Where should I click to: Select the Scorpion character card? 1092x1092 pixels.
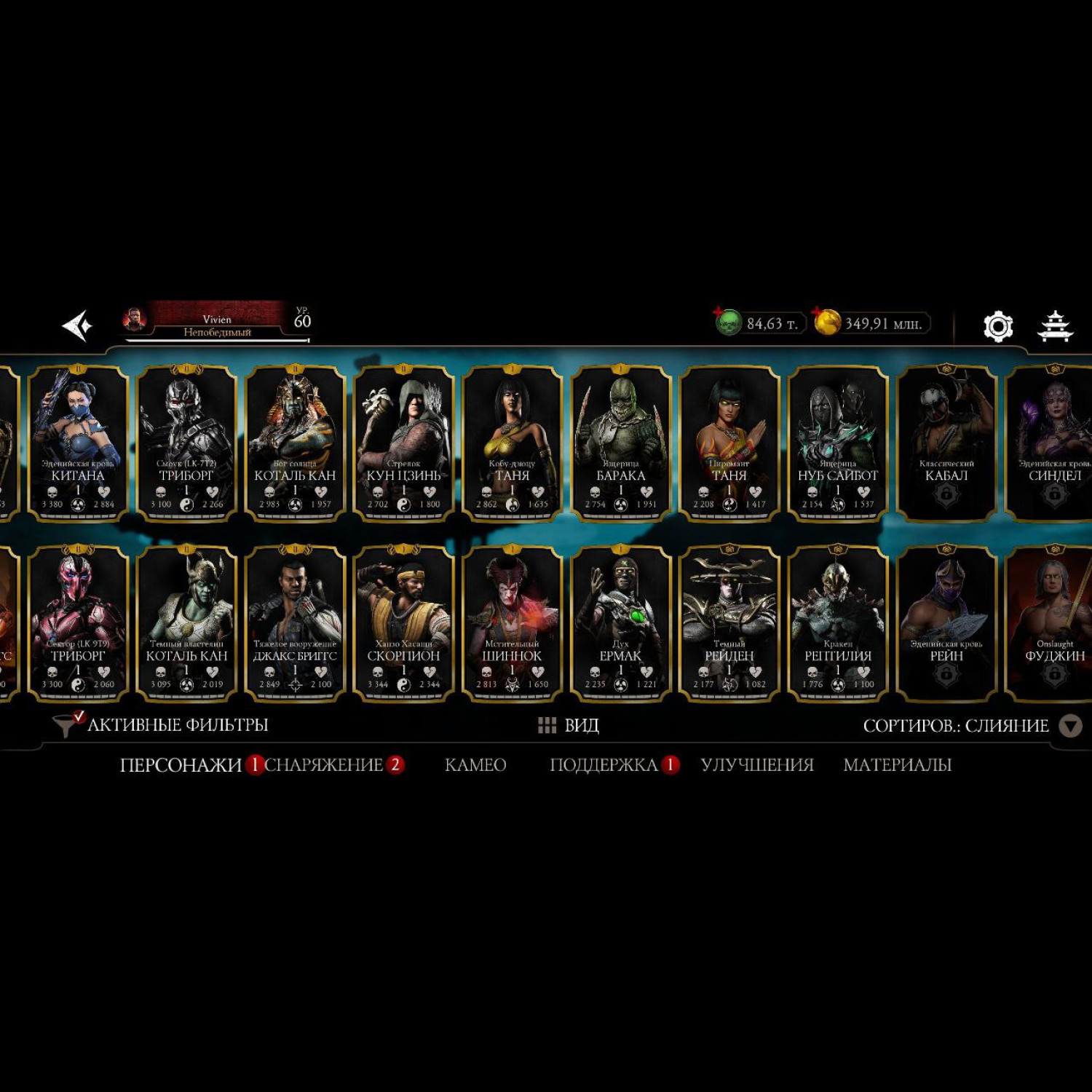(404, 623)
